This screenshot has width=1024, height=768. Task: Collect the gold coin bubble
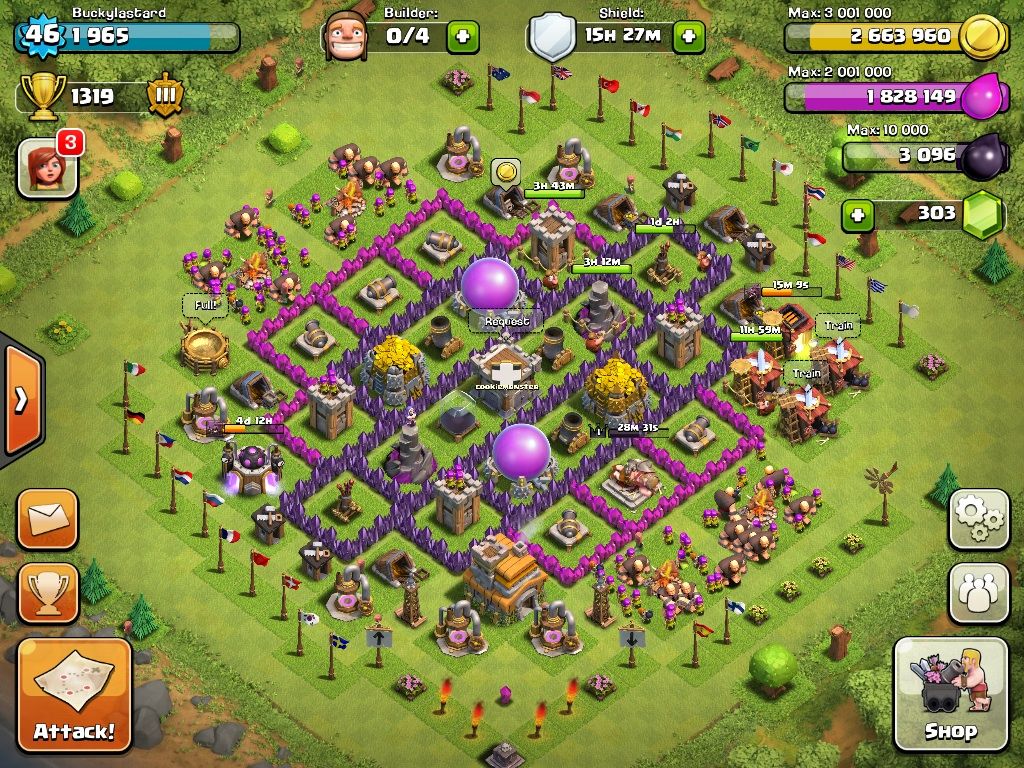pos(507,171)
